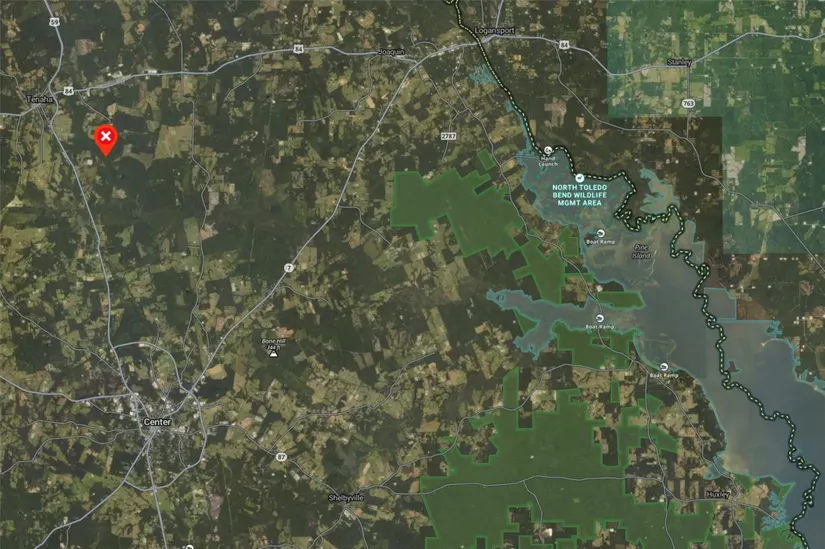825x549 pixels.
Task: Select the Boat Launch marker icon
Action: coord(548,150)
